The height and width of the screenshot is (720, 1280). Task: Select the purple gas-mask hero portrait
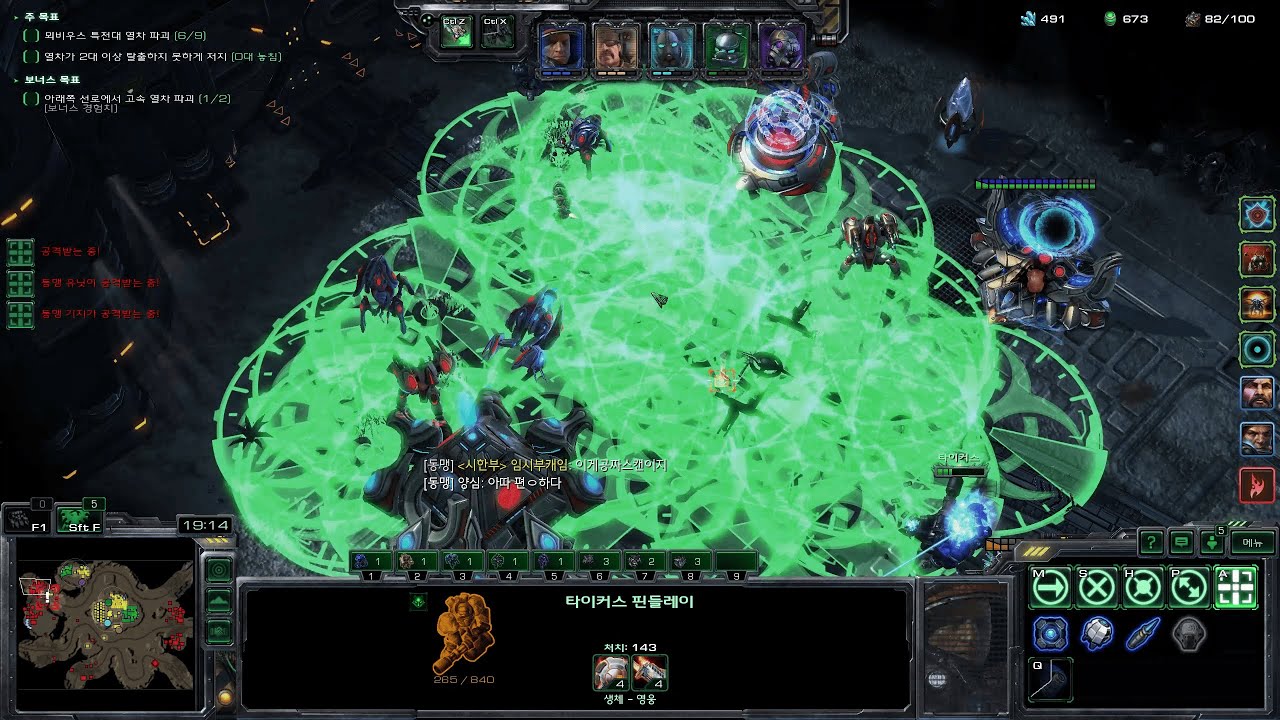click(x=781, y=46)
